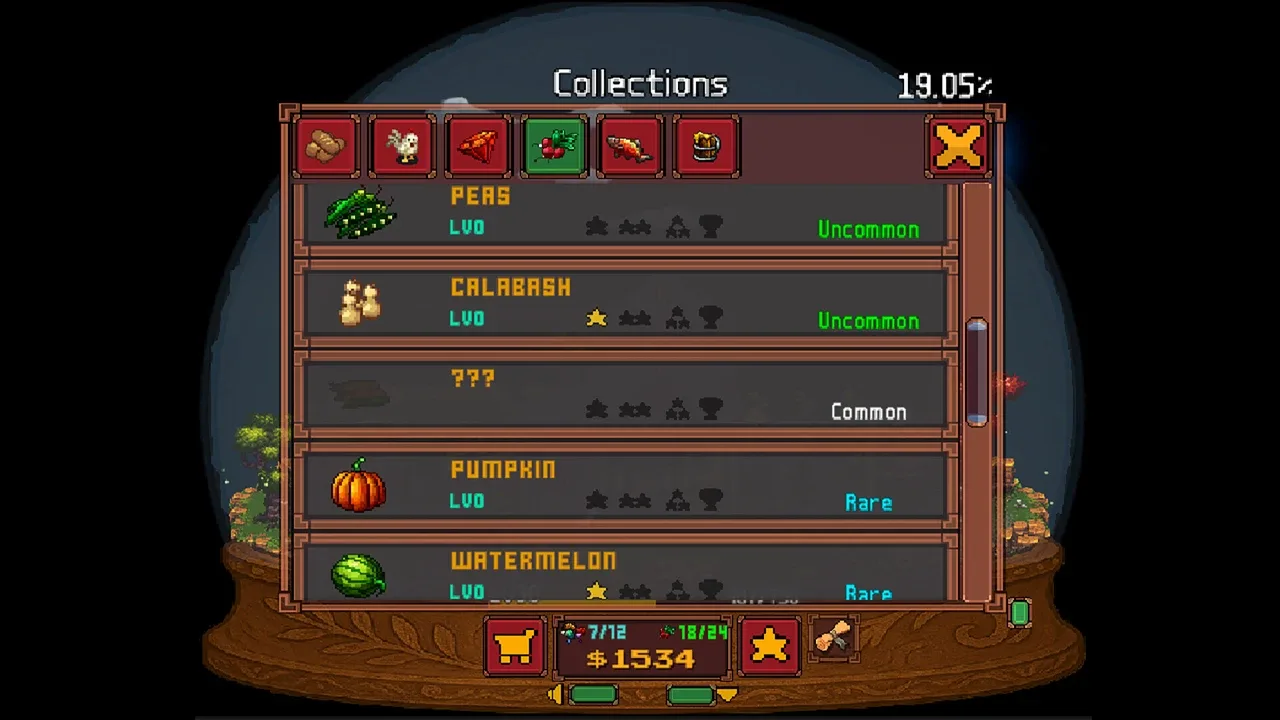Open the beer mug collection tab

tap(706, 147)
